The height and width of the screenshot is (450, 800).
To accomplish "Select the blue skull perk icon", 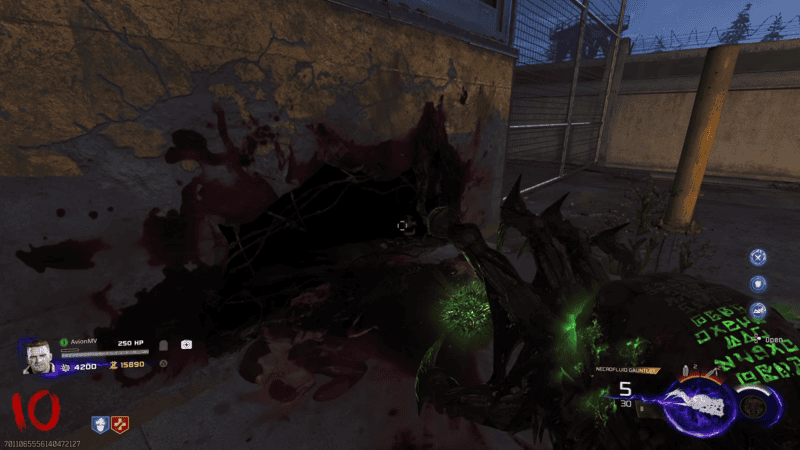I will [100, 425].
